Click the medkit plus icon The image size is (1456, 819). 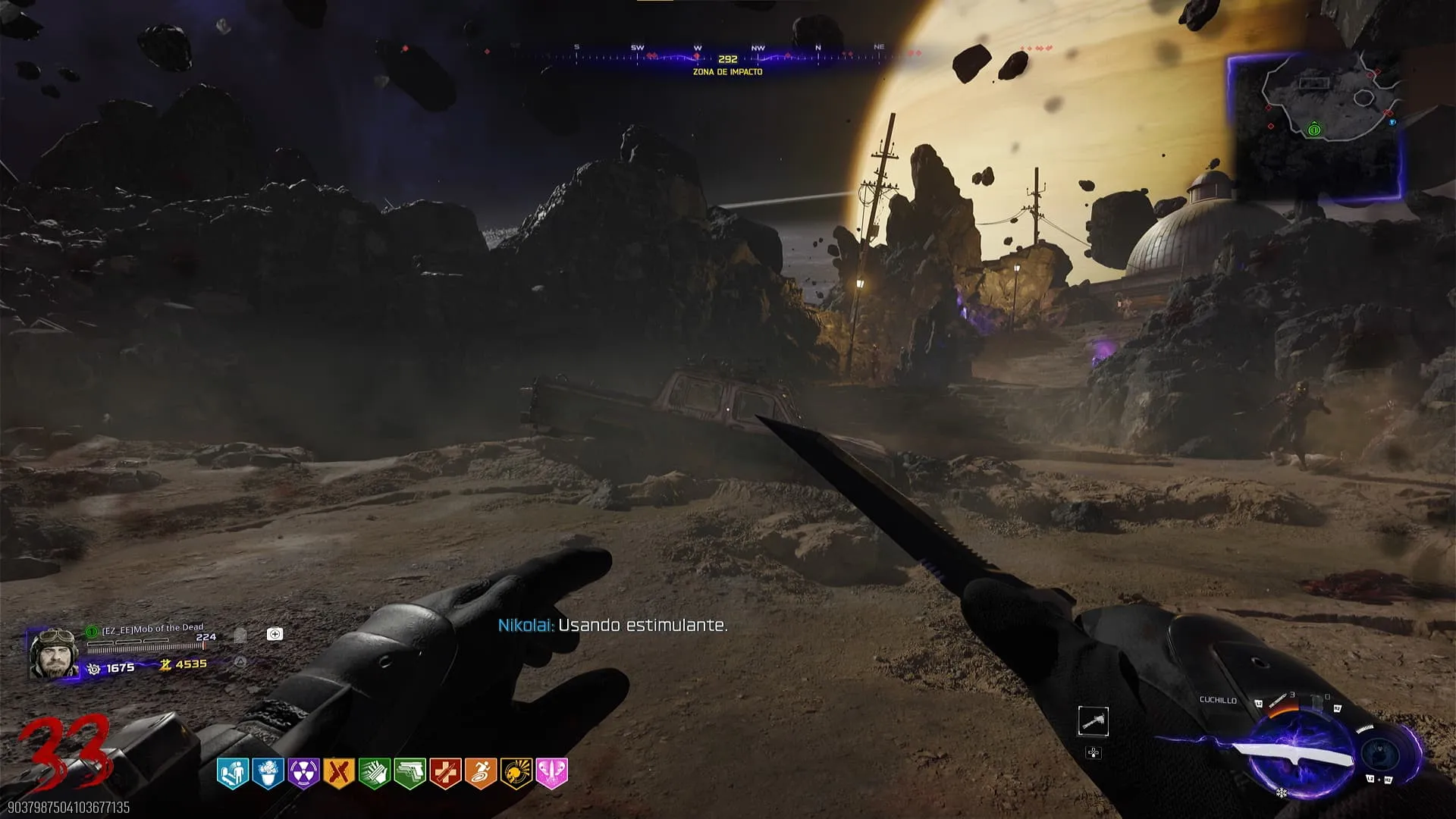(x=275, y=634)
